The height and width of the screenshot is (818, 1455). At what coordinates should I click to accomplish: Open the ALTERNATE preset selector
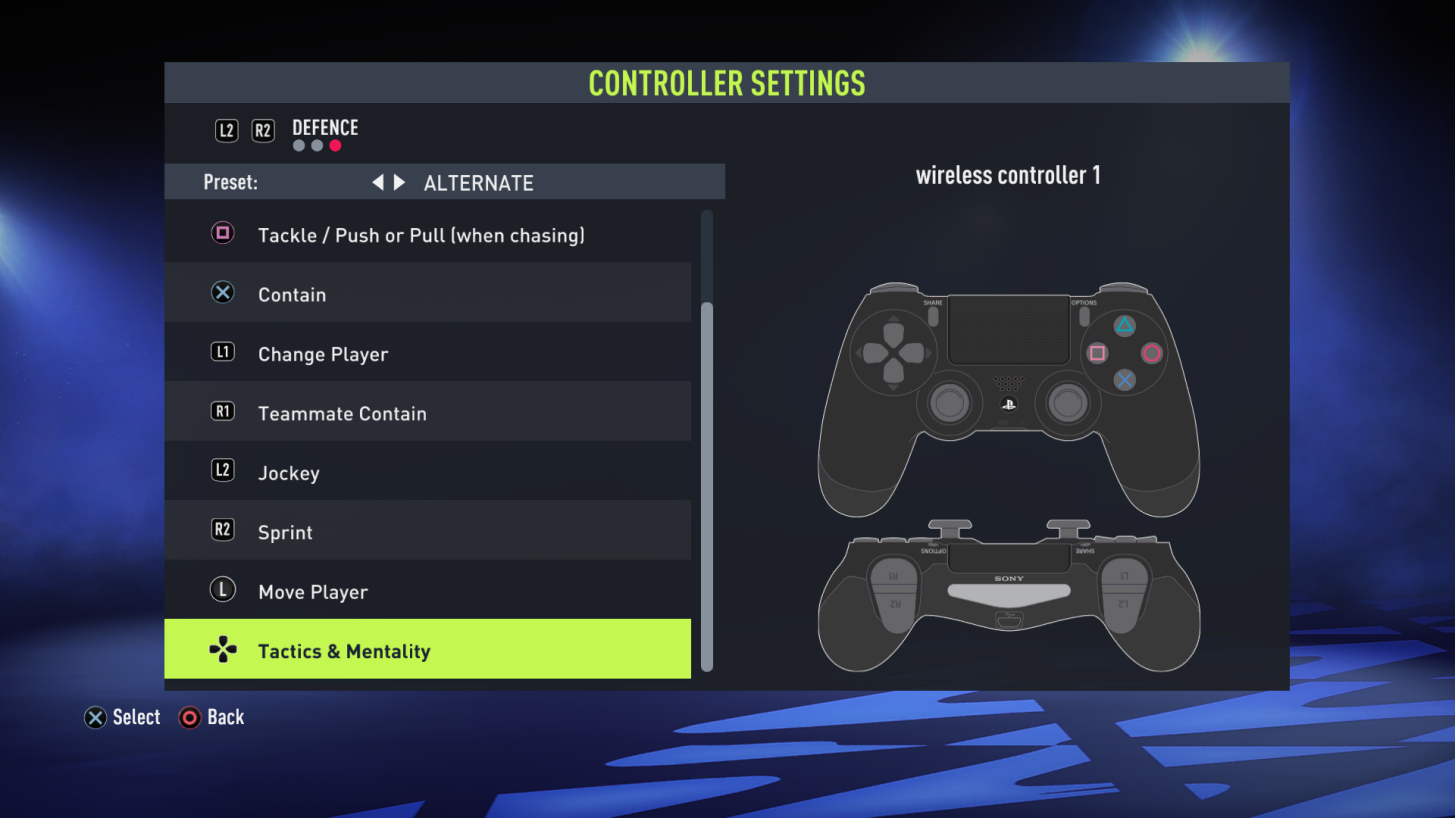coord(478,182)
